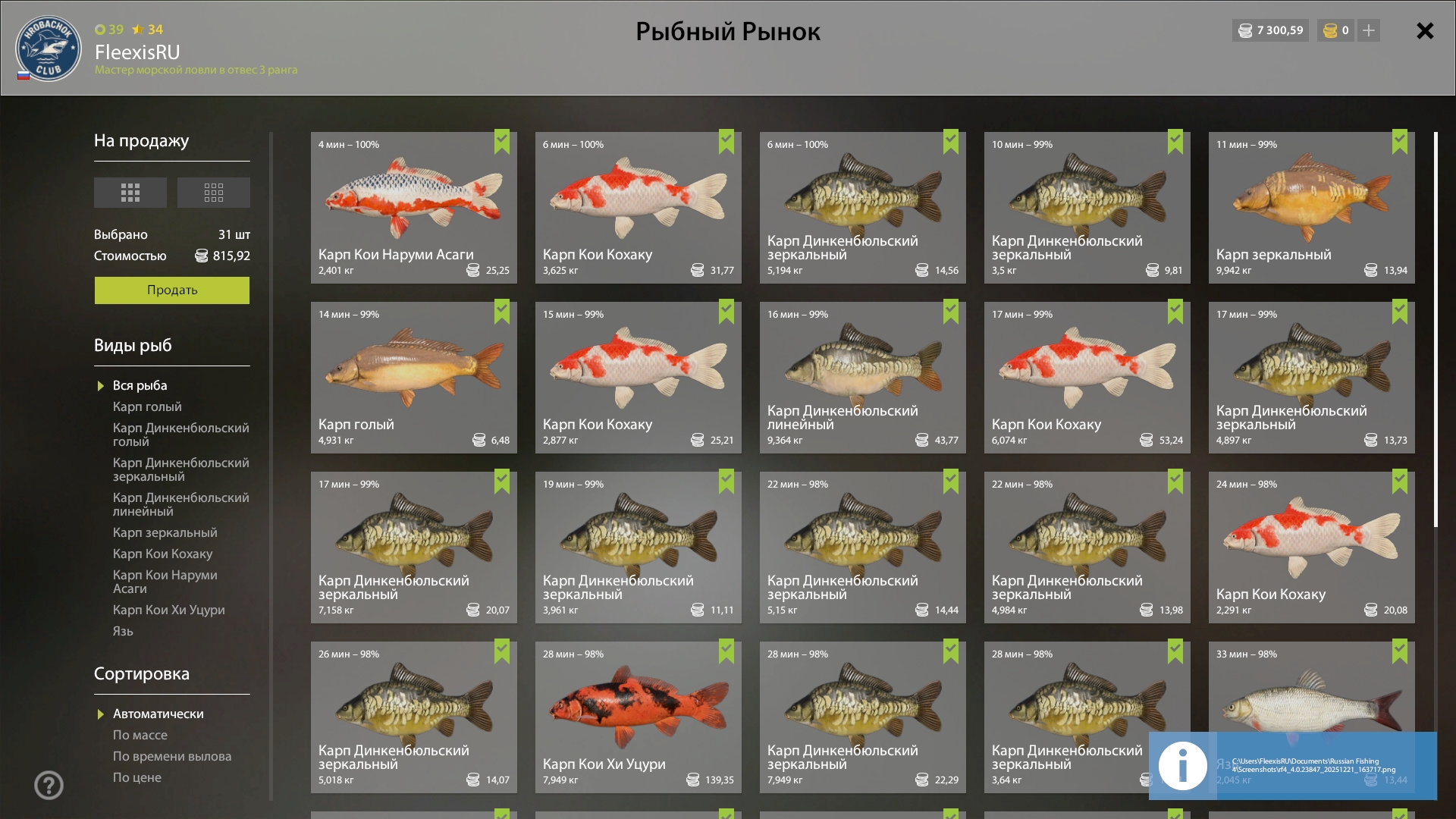
Task: Click the outlined grid deselect-all button
Action: [x=214, y=193]
